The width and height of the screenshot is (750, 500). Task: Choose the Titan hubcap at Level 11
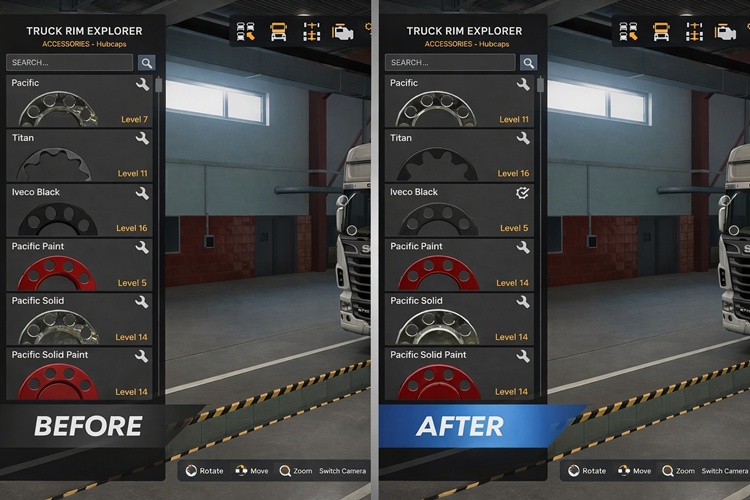[x=80, y=155]
